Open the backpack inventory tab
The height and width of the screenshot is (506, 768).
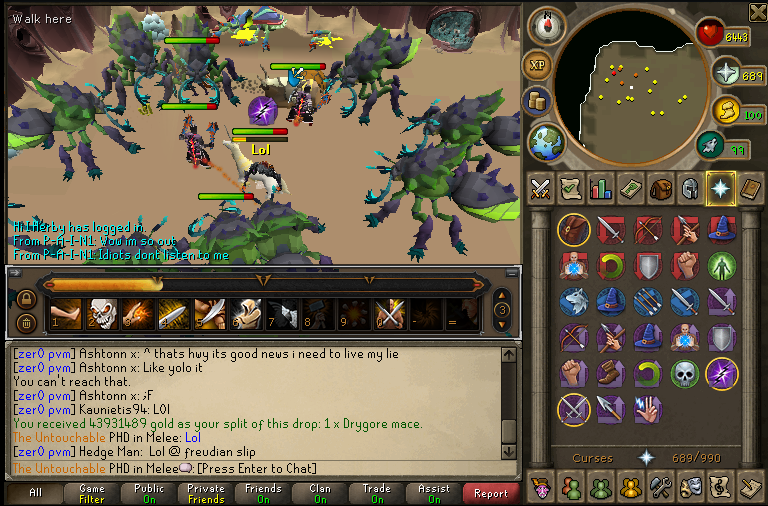click(x=660, y=187)
